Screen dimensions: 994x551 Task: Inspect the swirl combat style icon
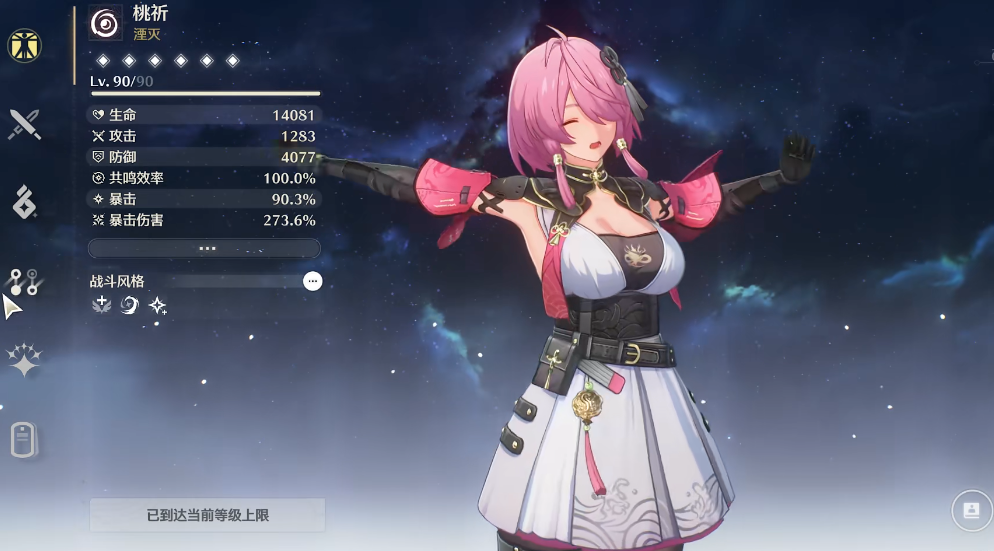point(129,305)
